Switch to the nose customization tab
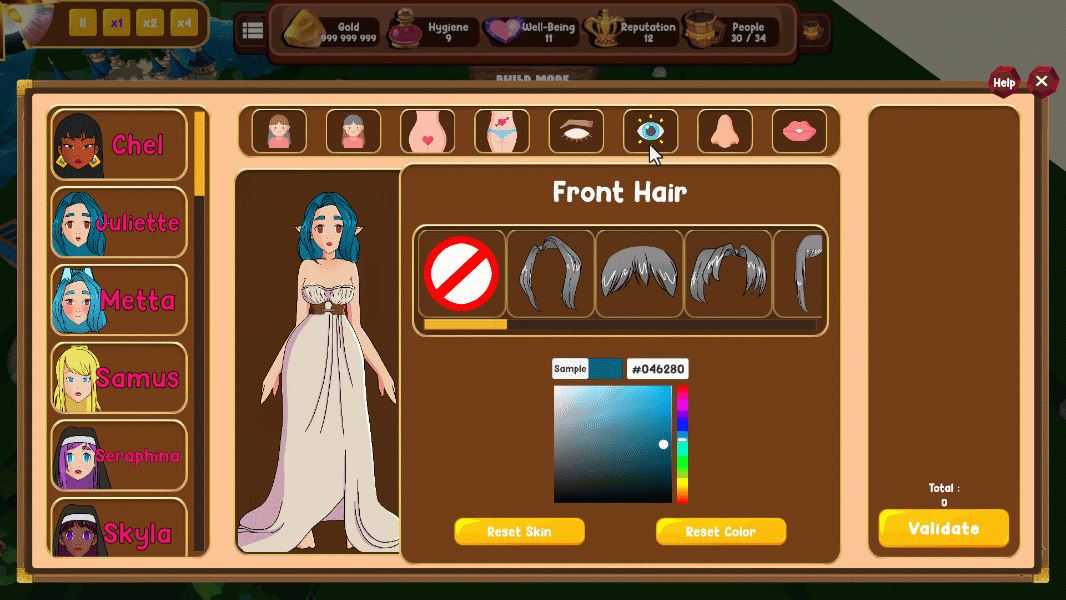Viewport: 1066px width, 600px height. coord(724,131)
